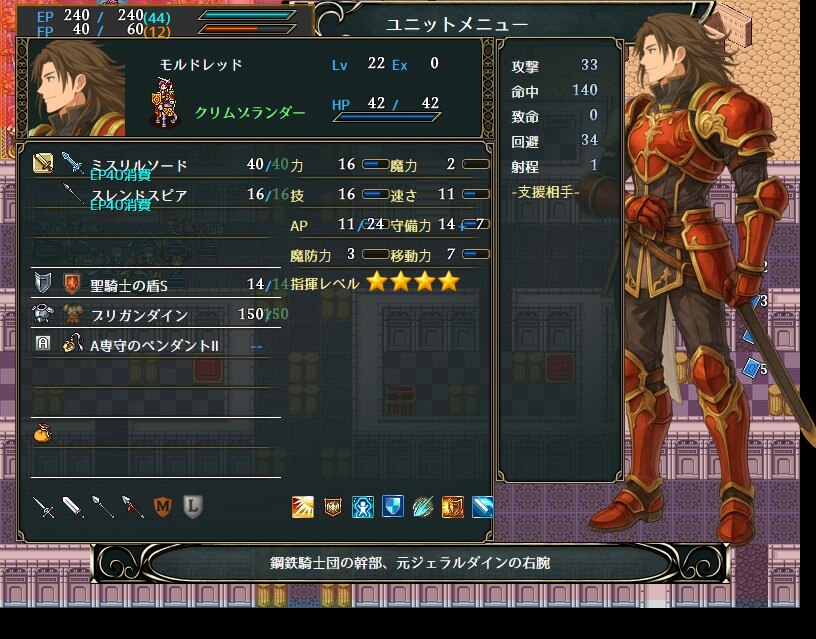Screen dimensions: 816x639
Task: Click the orange item pouch icon
Action: 43,433
